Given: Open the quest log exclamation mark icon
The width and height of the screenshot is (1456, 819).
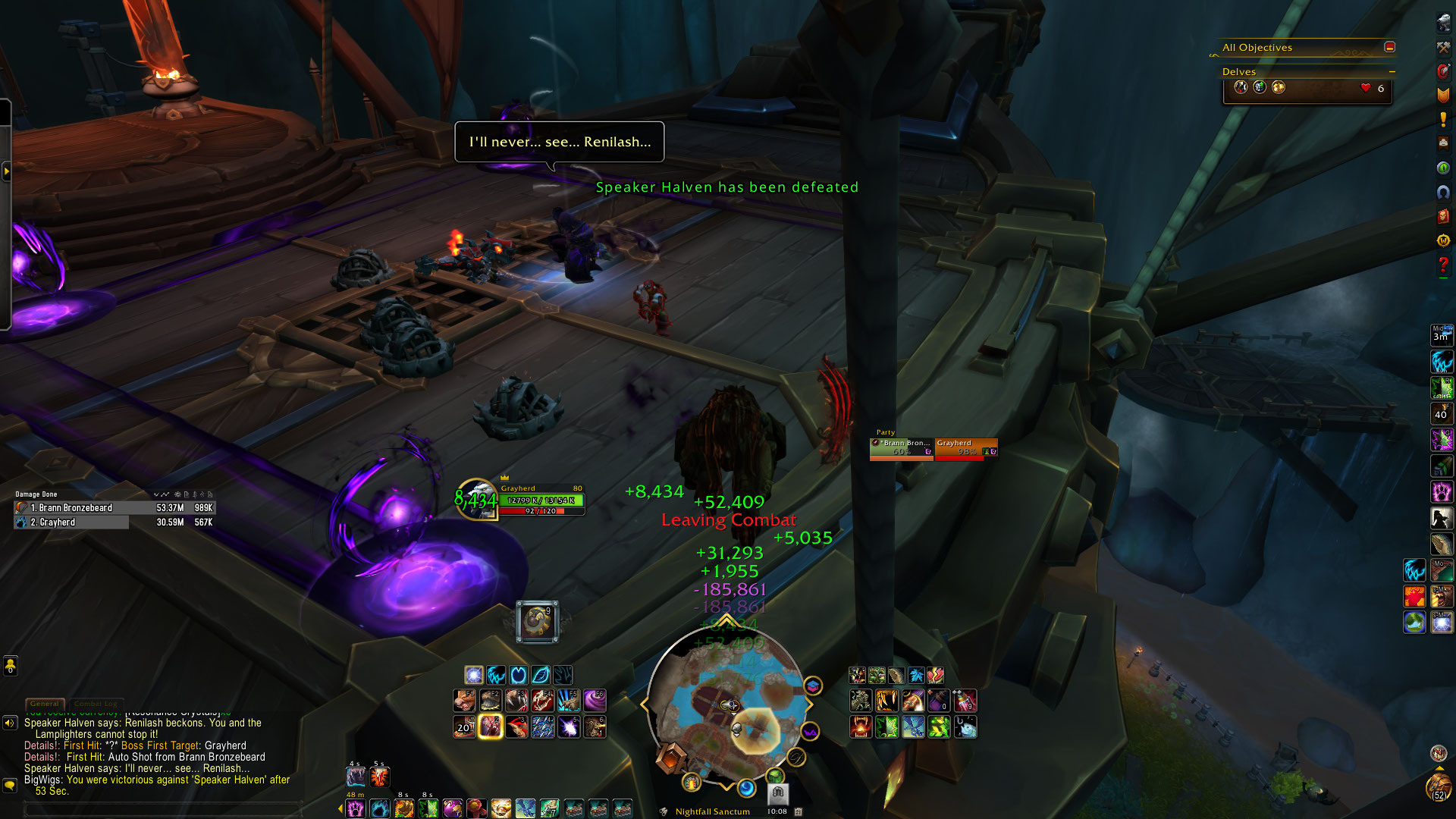Looking at the screenshot, I should (x=1443, y=119).
